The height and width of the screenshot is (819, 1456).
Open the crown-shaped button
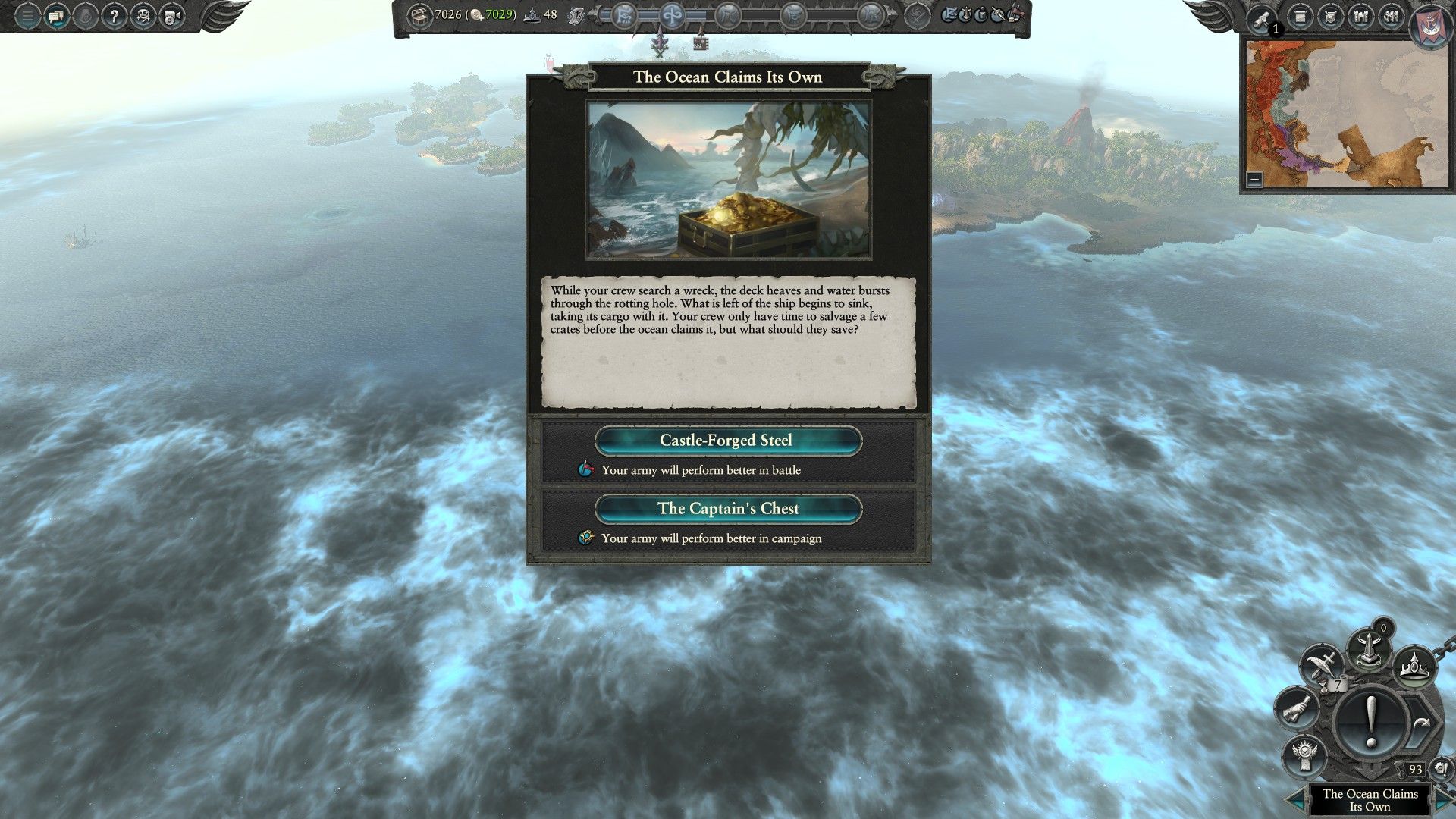pos(1415,669)
